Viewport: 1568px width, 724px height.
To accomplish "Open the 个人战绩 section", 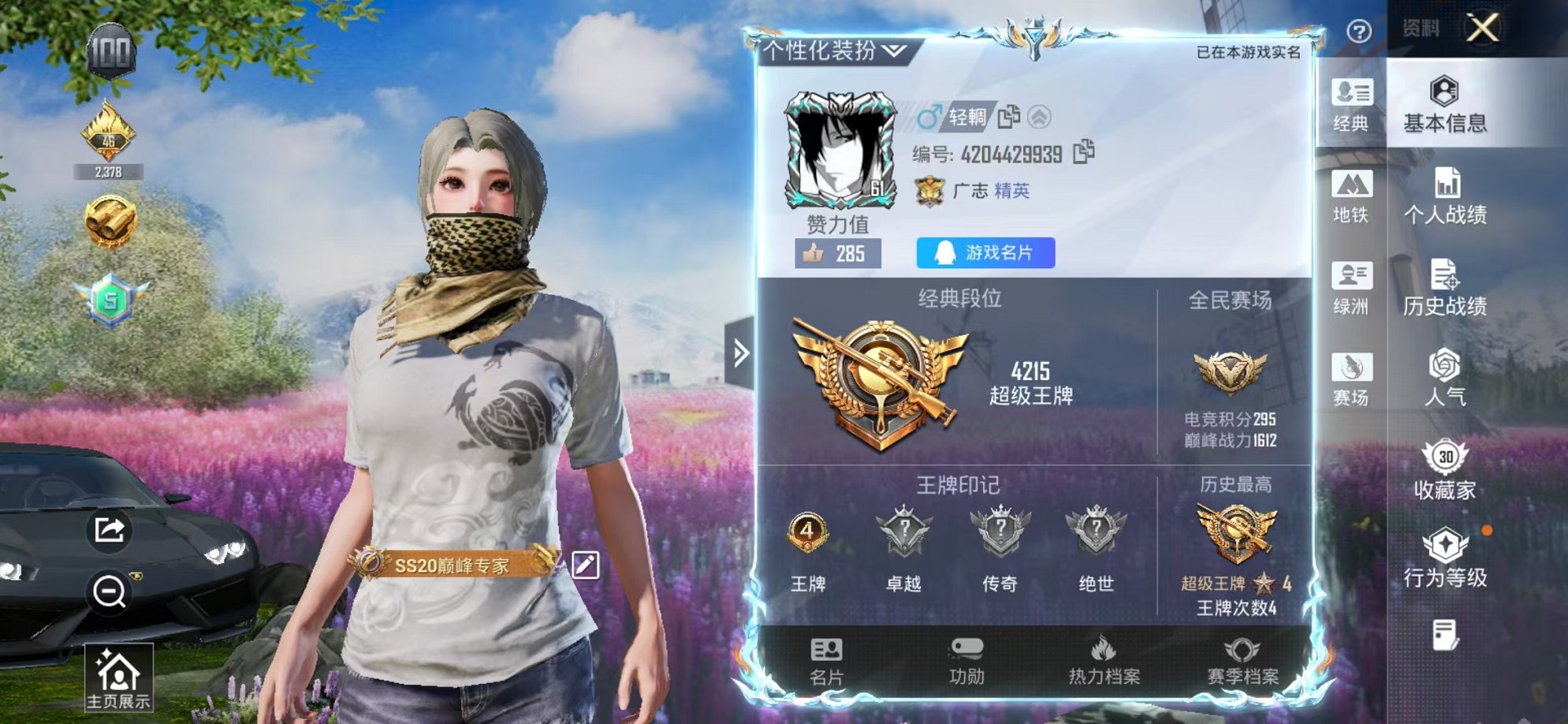I will pyautogui.click(x=1447, y=197).
